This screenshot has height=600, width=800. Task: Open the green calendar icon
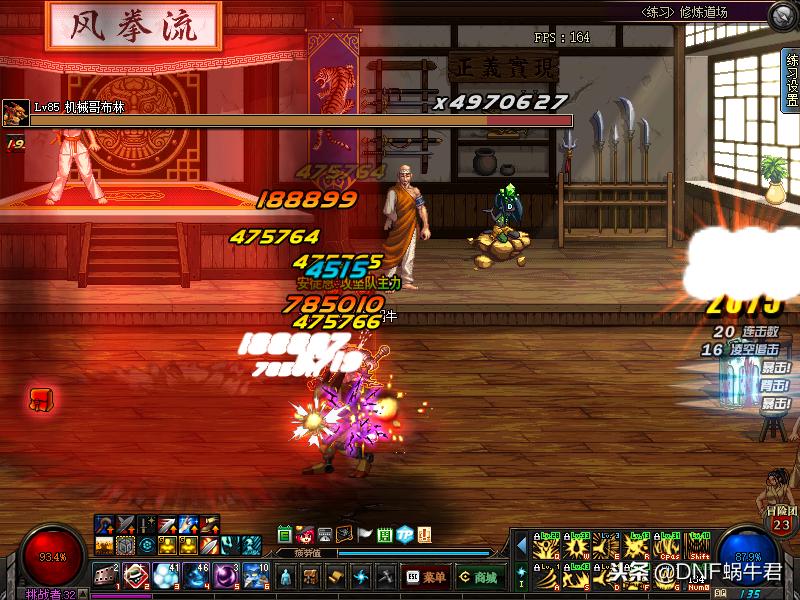(x=285, y=534)
